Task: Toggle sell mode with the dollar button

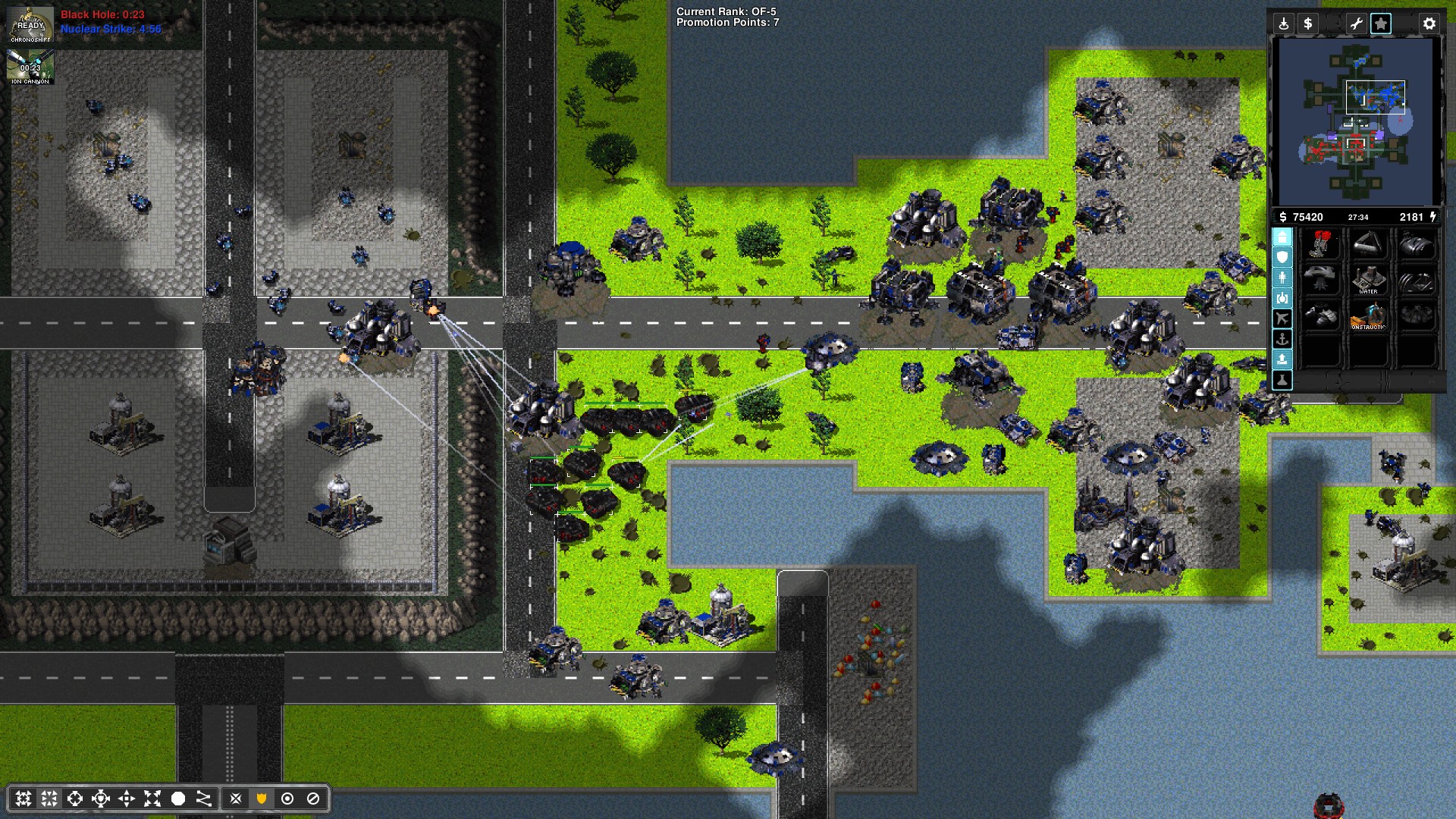Action: (x=1307, y=24)
